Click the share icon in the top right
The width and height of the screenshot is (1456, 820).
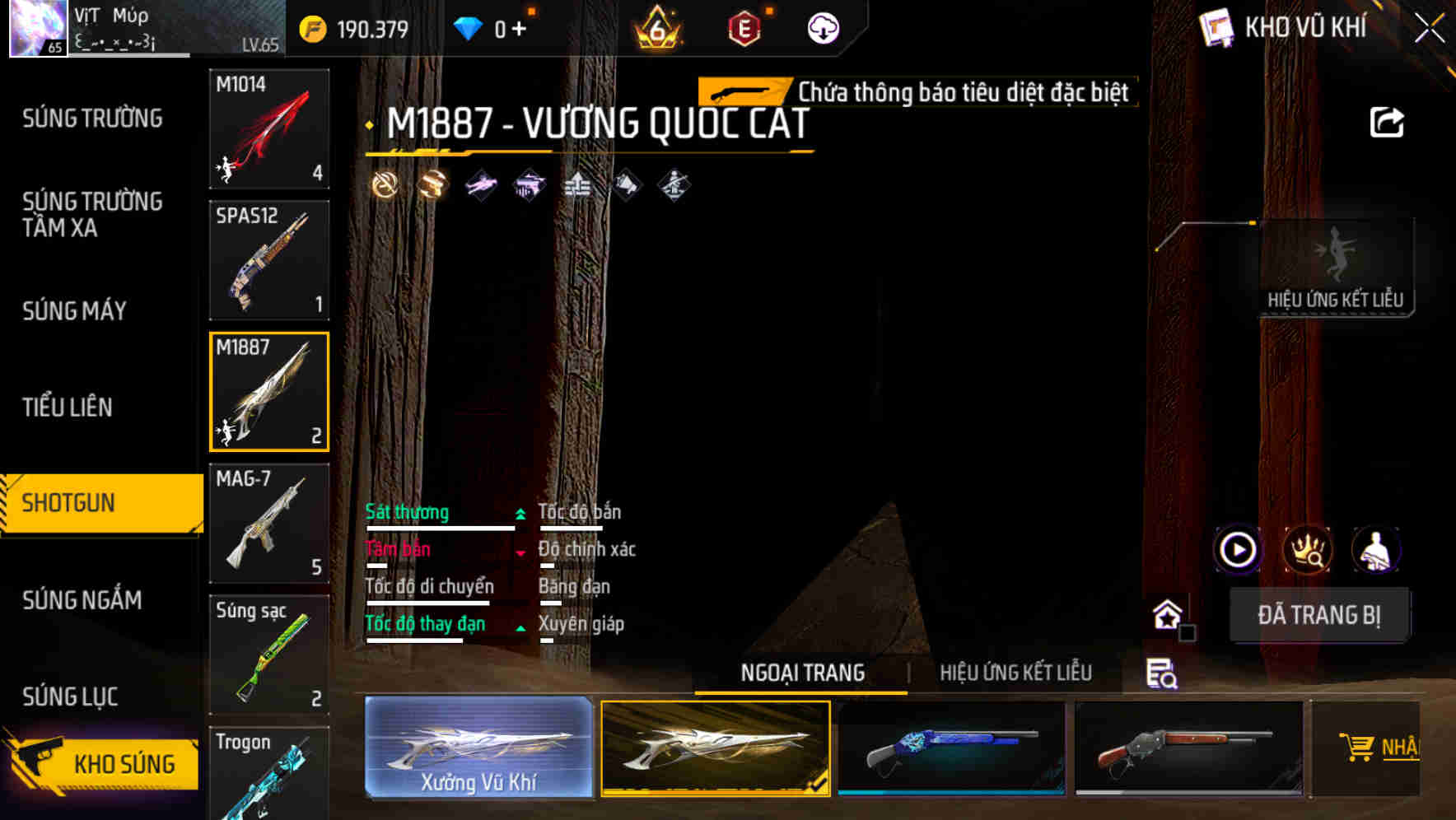pyautogui.click(x=1388, y=120)
